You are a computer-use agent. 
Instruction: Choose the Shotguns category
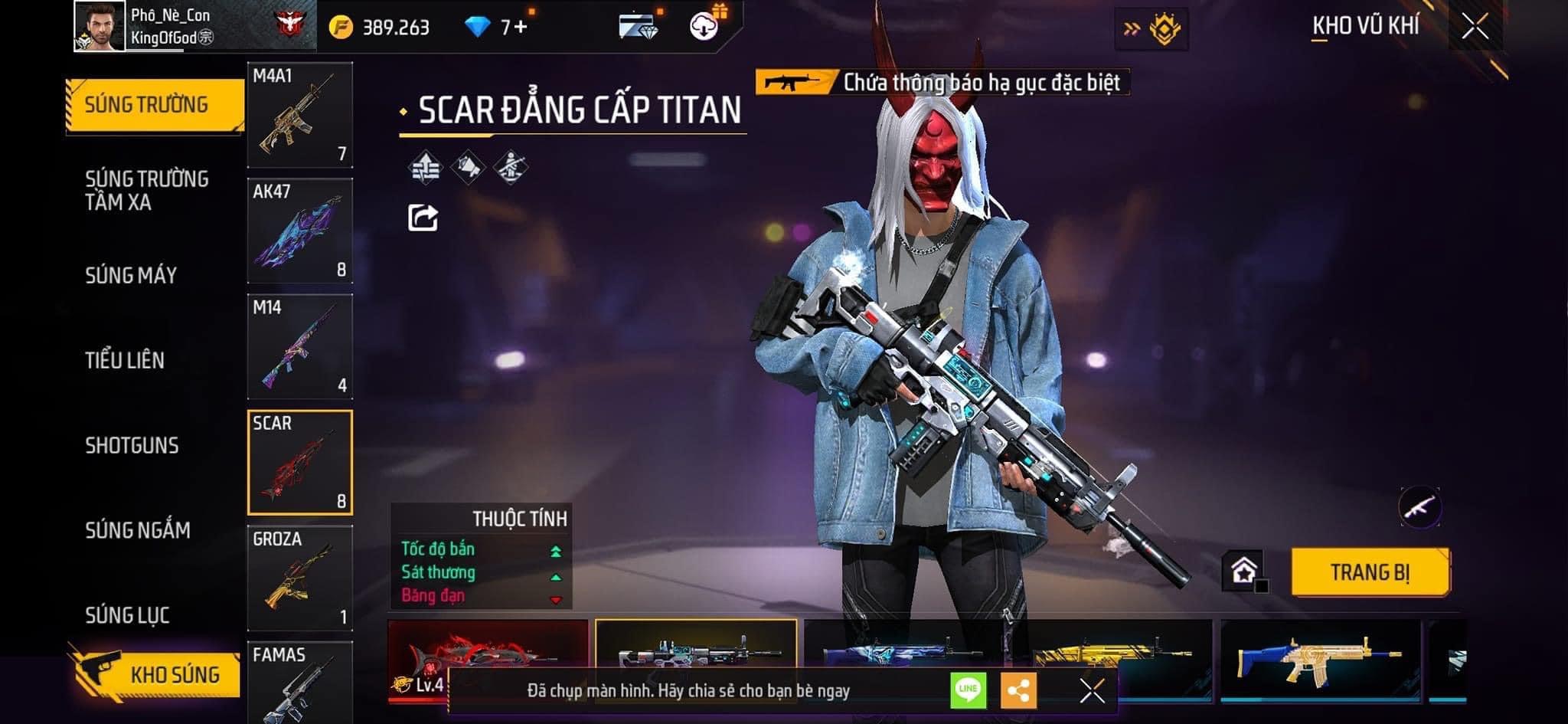(132, 445)
